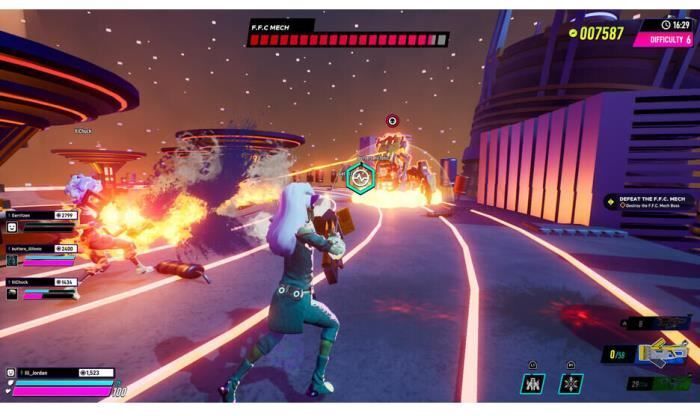Activate the snowflake burst ability icon

coord(572,384)
